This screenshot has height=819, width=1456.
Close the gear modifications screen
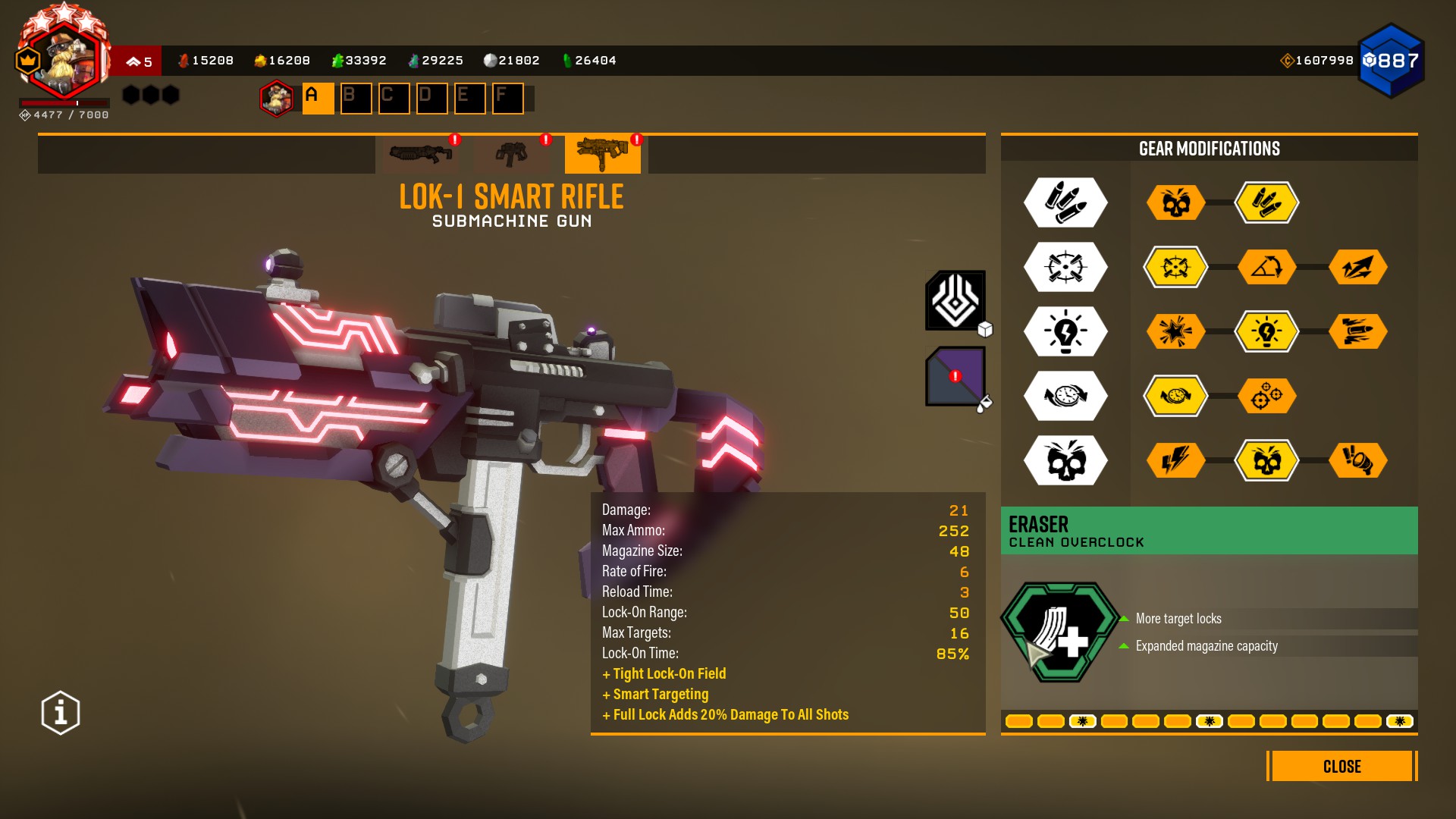pyautogui.click(x=1341, y=766)
